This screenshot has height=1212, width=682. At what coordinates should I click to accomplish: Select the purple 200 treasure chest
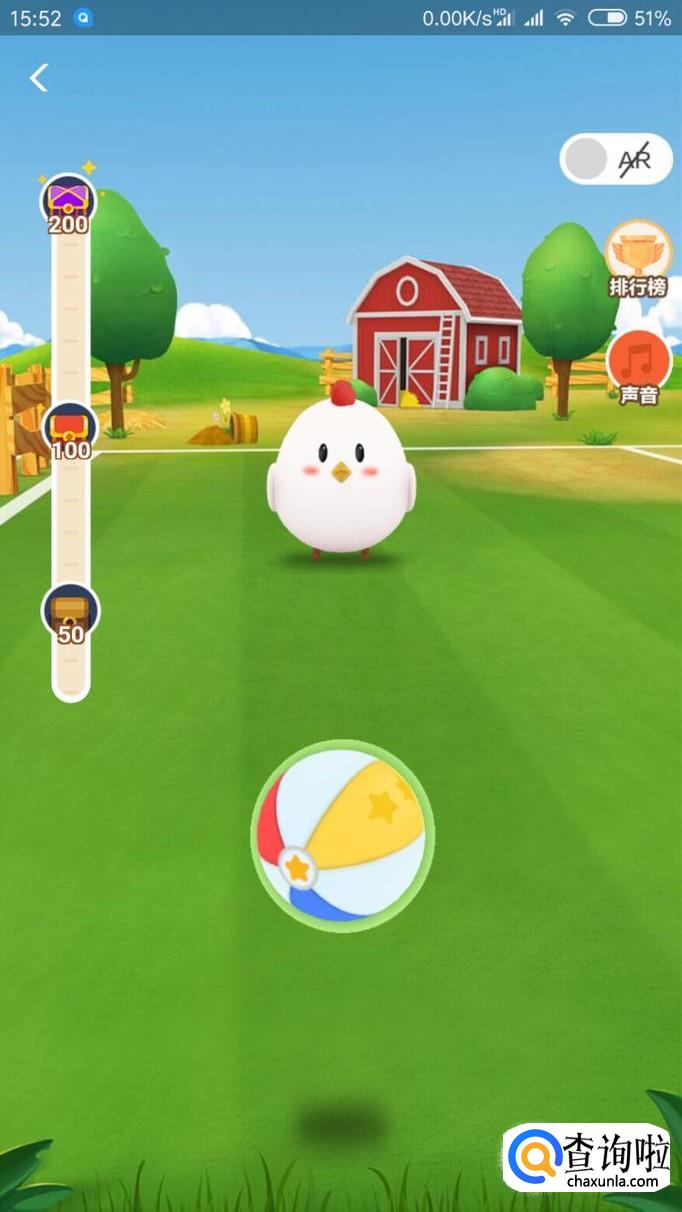pos(68,202)
